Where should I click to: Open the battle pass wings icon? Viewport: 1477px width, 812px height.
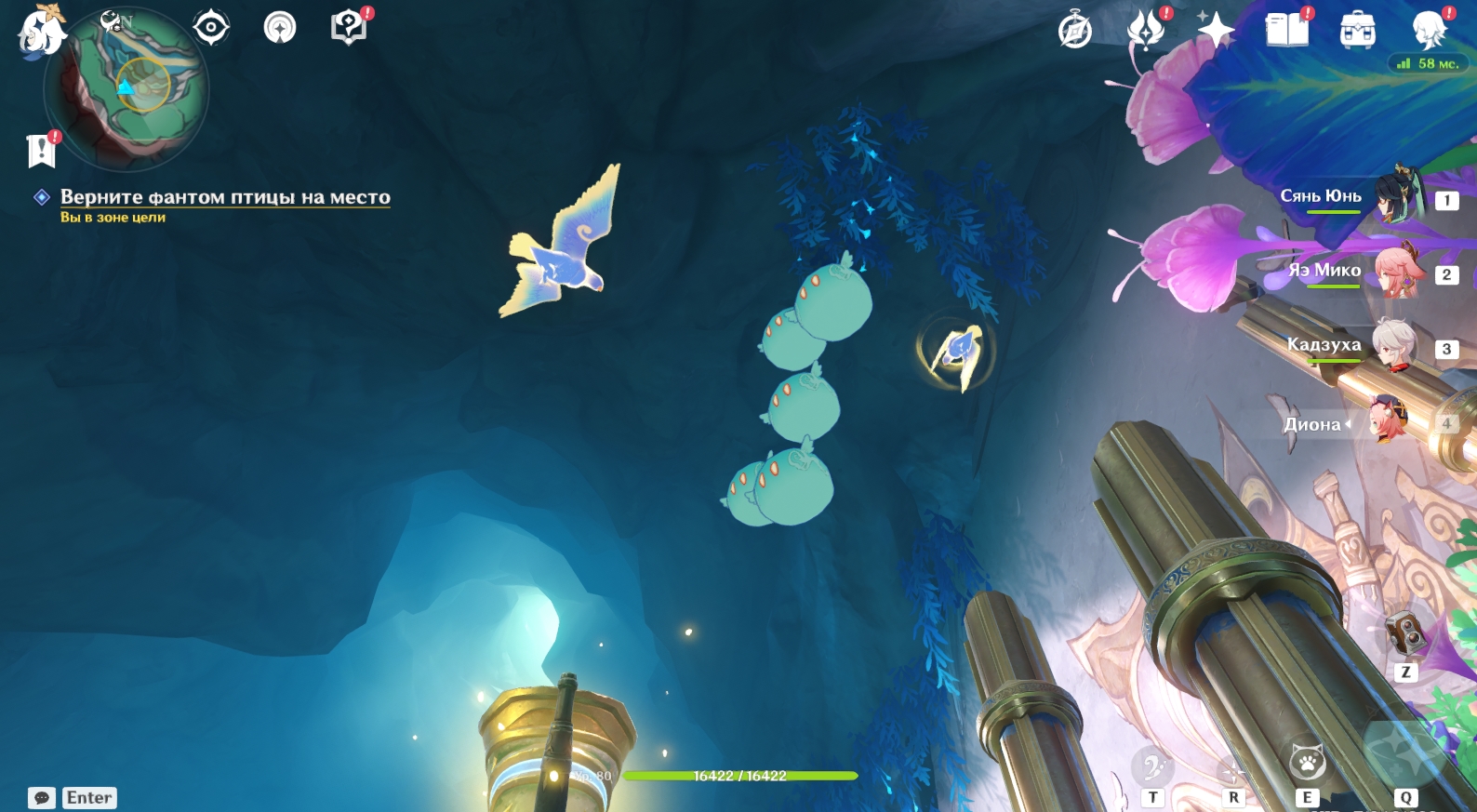click(1146, 30)
